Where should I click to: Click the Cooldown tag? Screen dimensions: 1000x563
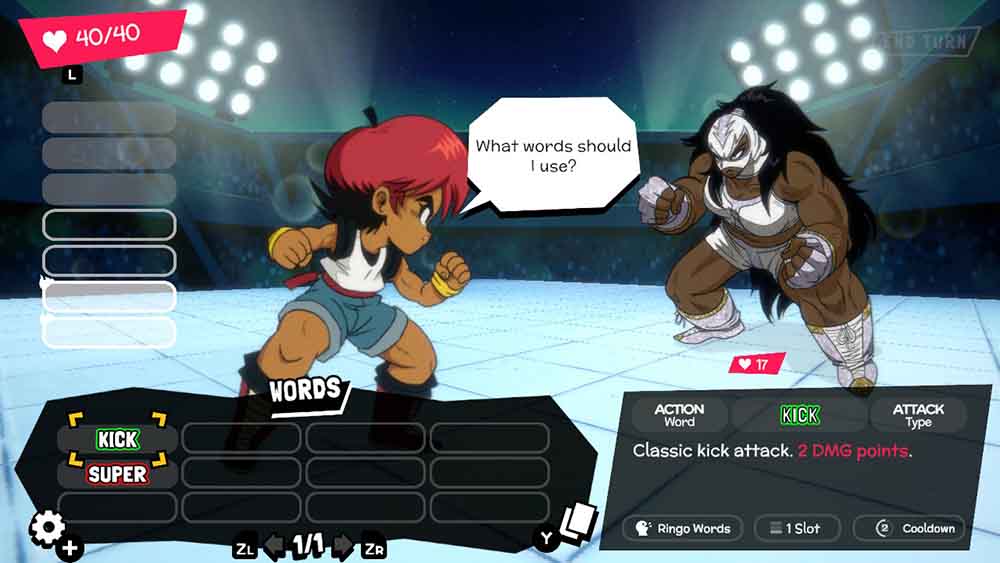click(917, 528)
